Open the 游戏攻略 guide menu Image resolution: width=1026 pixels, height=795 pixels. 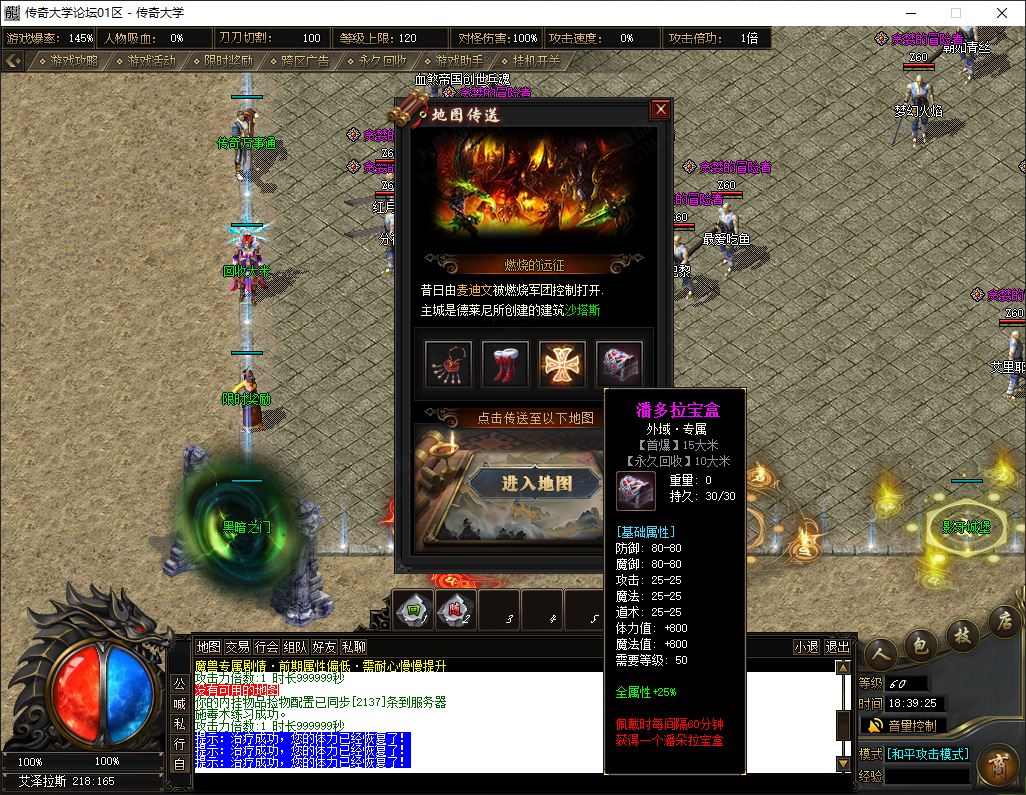(x=69, y=61)
